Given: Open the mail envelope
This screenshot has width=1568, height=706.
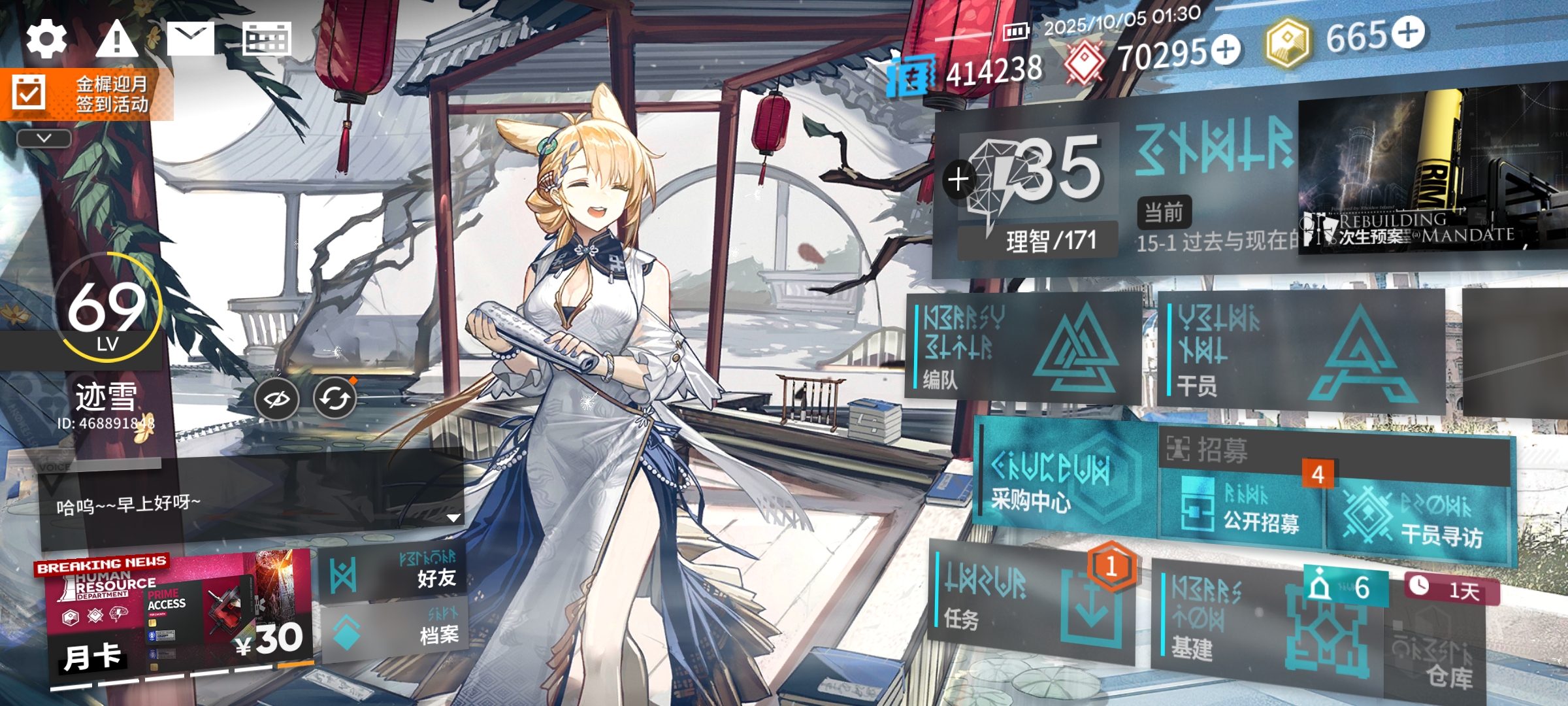Looking at the screenshot, I should 190,38.
